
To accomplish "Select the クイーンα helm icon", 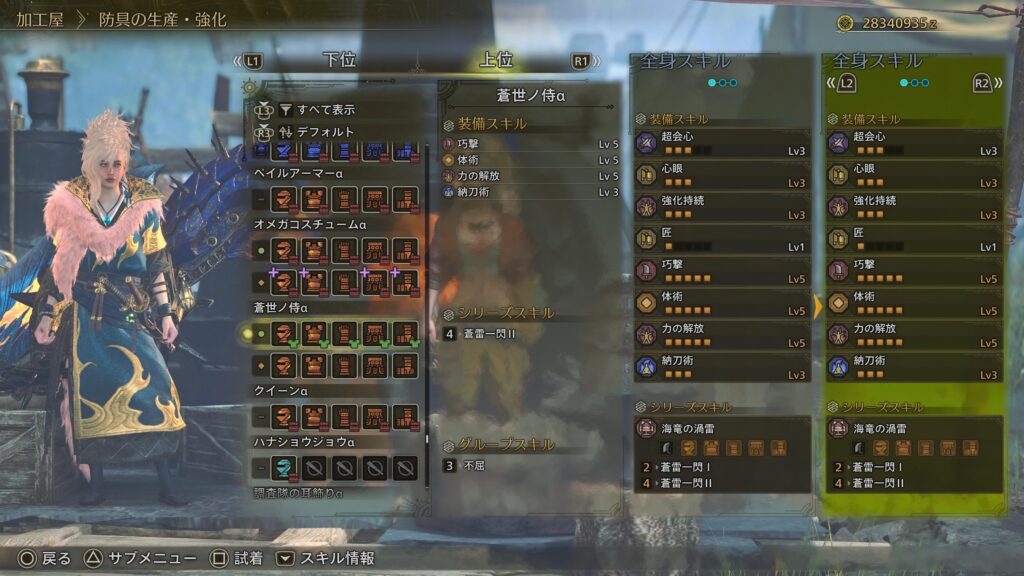I will tap(285, 416).
